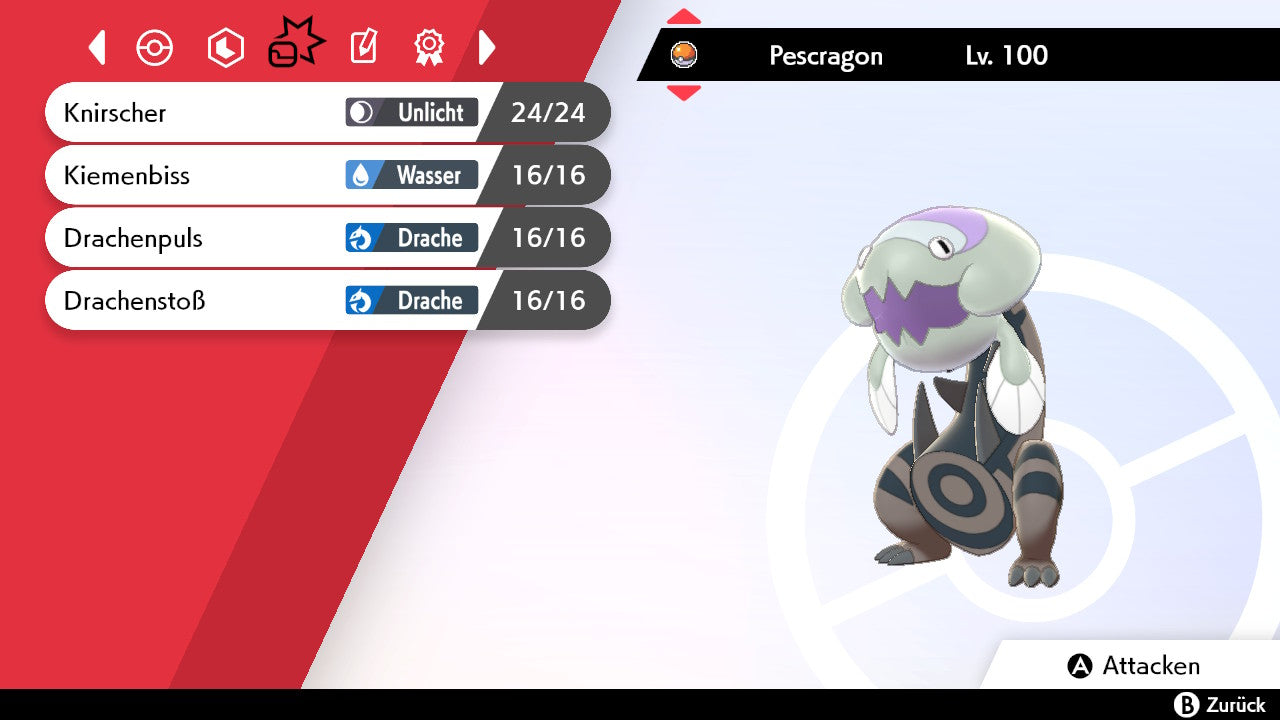Switch to the ribbons tab
The image size is (1280, 720).
(x=429, y=47)
